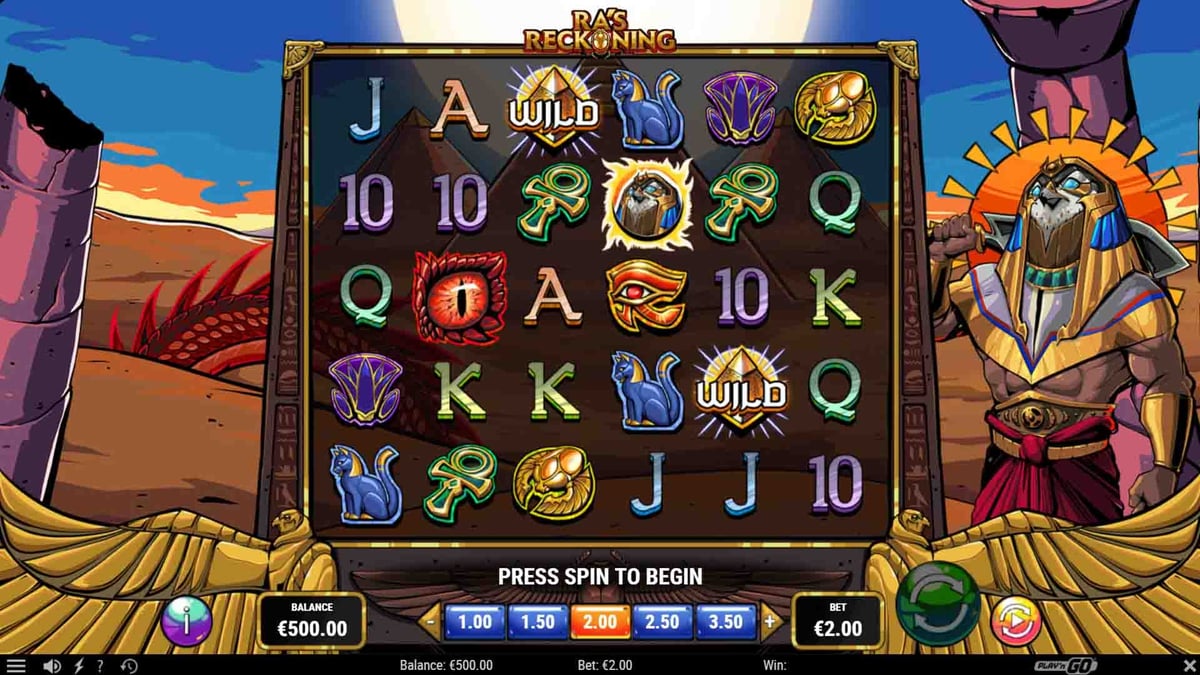Image resolution: width=1200 pixels, height=675 pixels.
Task: Increase the bet with the plus arrow
Action: pyautogui.click(x=769, y=622)
